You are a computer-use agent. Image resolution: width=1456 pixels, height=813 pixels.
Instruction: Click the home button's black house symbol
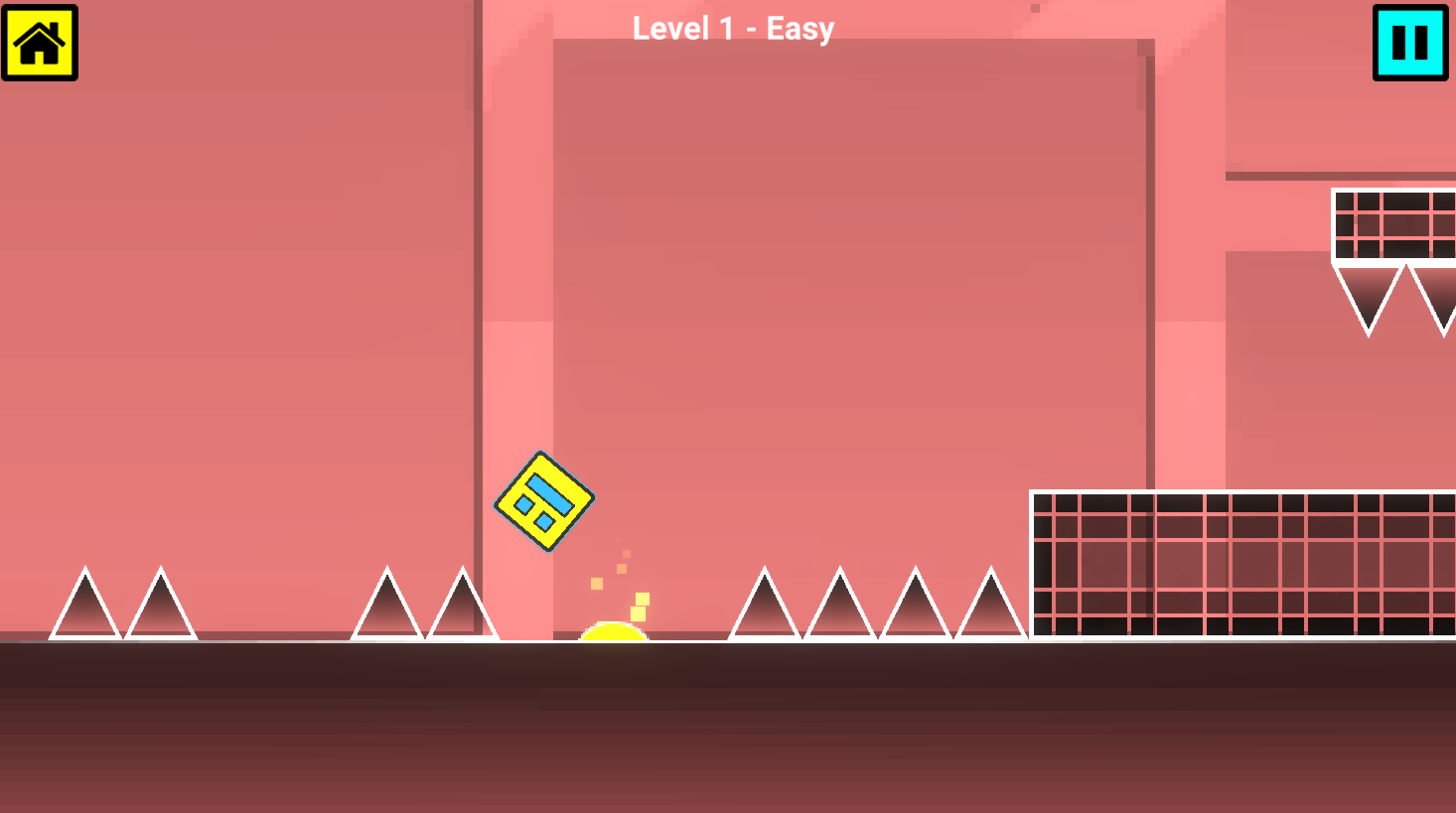(41, 43)
